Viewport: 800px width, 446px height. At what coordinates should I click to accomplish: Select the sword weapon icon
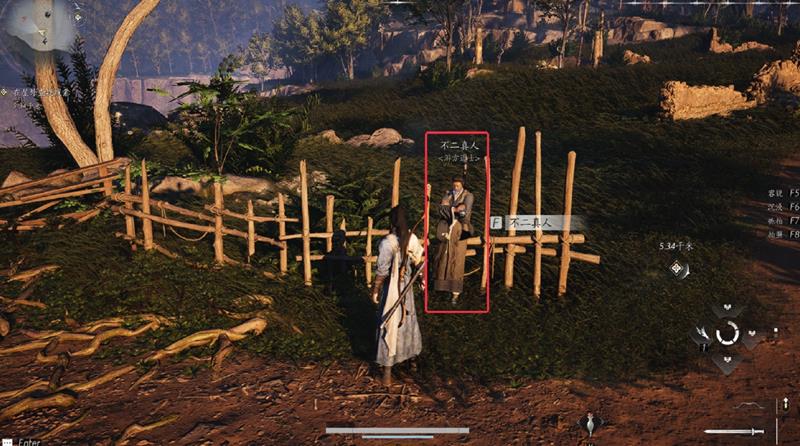733,431
